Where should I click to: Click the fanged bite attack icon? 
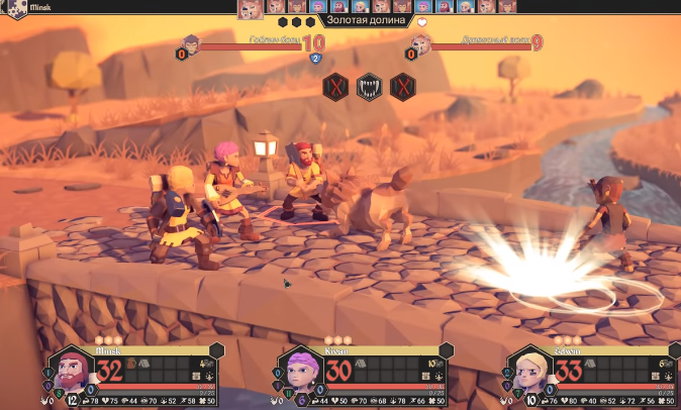(x=370, y=86)
